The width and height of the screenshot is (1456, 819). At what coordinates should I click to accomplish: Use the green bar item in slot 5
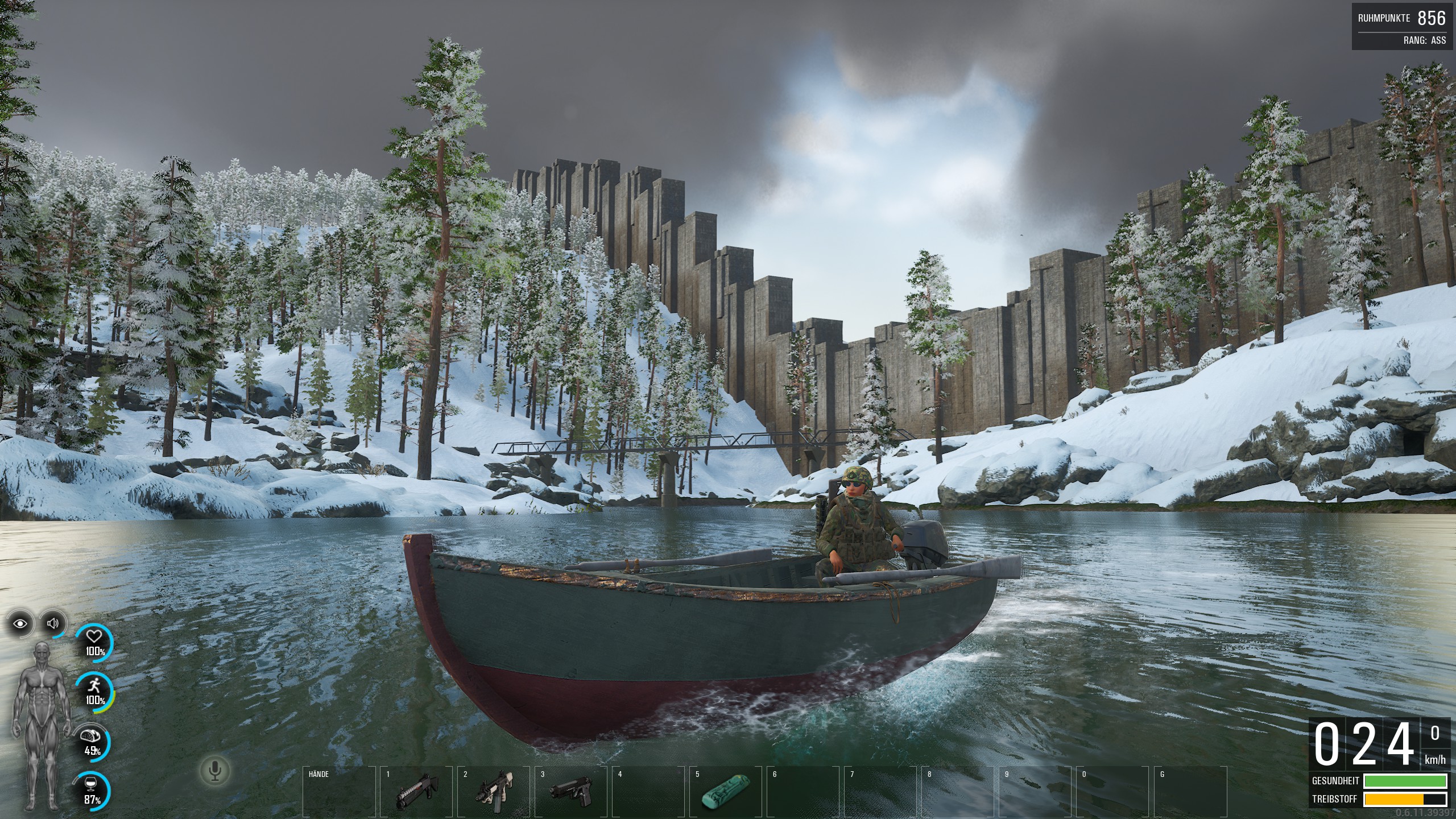coord(725,792)
